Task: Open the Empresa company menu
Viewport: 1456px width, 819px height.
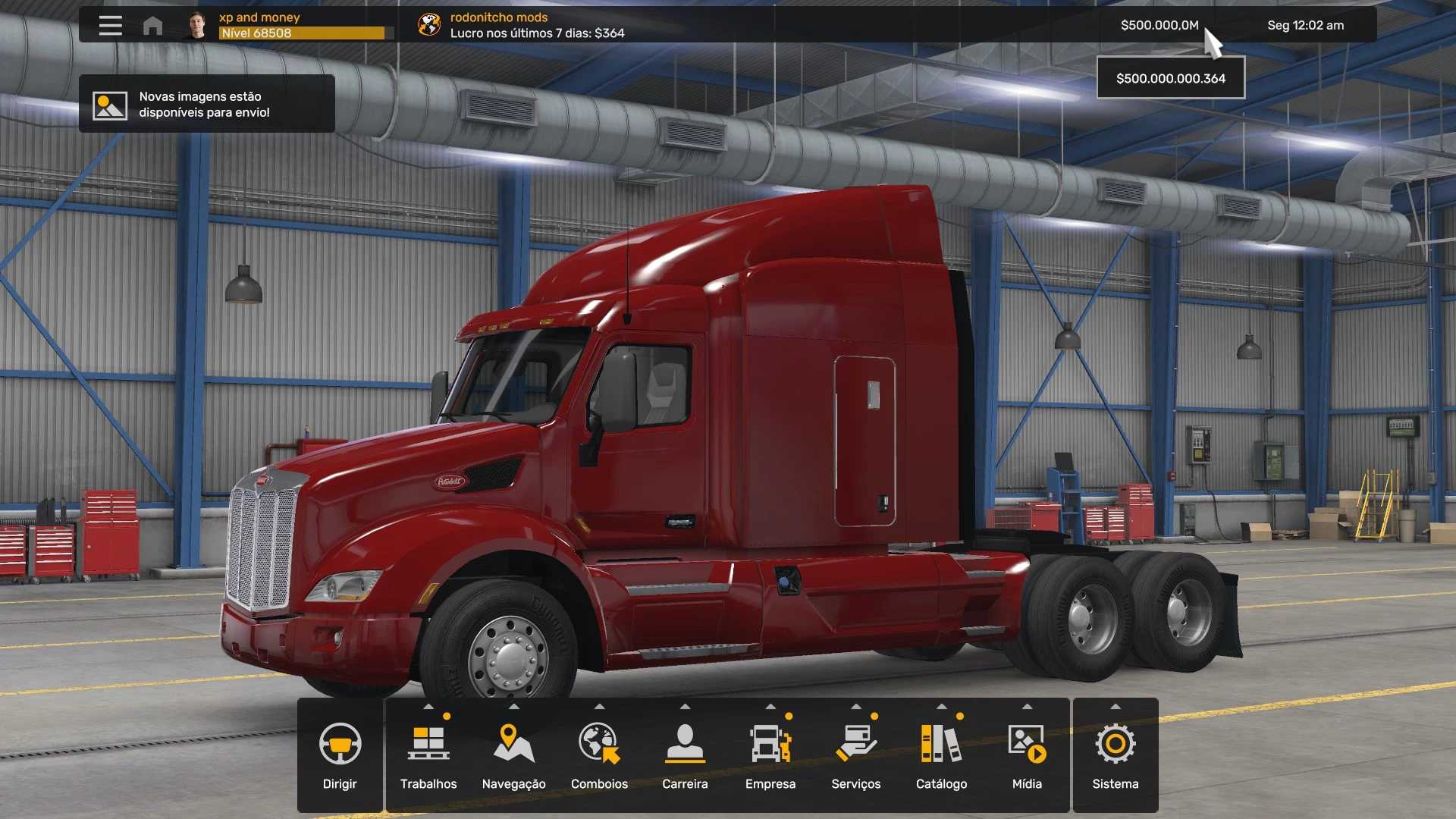Action: pos(770,755)
